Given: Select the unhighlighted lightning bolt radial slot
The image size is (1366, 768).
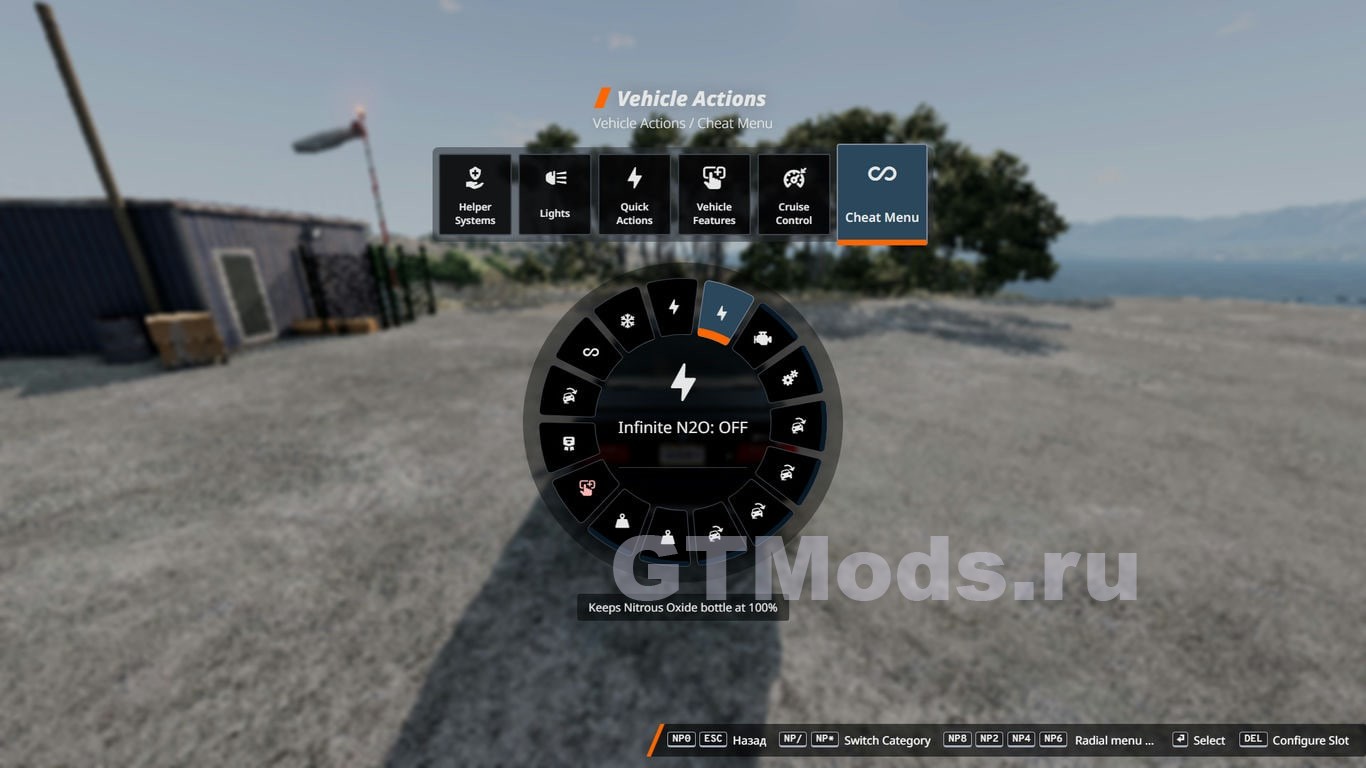Looking at the screenshot, I should point(674,306).
